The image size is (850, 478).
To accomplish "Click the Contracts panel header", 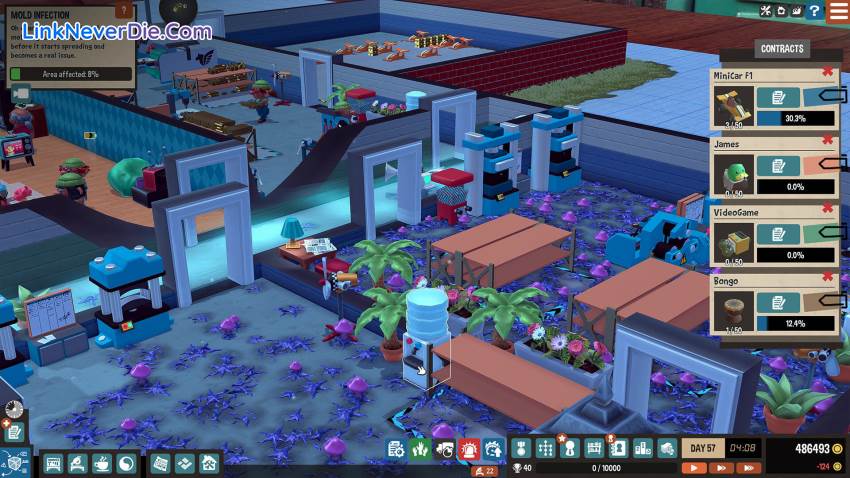I will (782, 48).
